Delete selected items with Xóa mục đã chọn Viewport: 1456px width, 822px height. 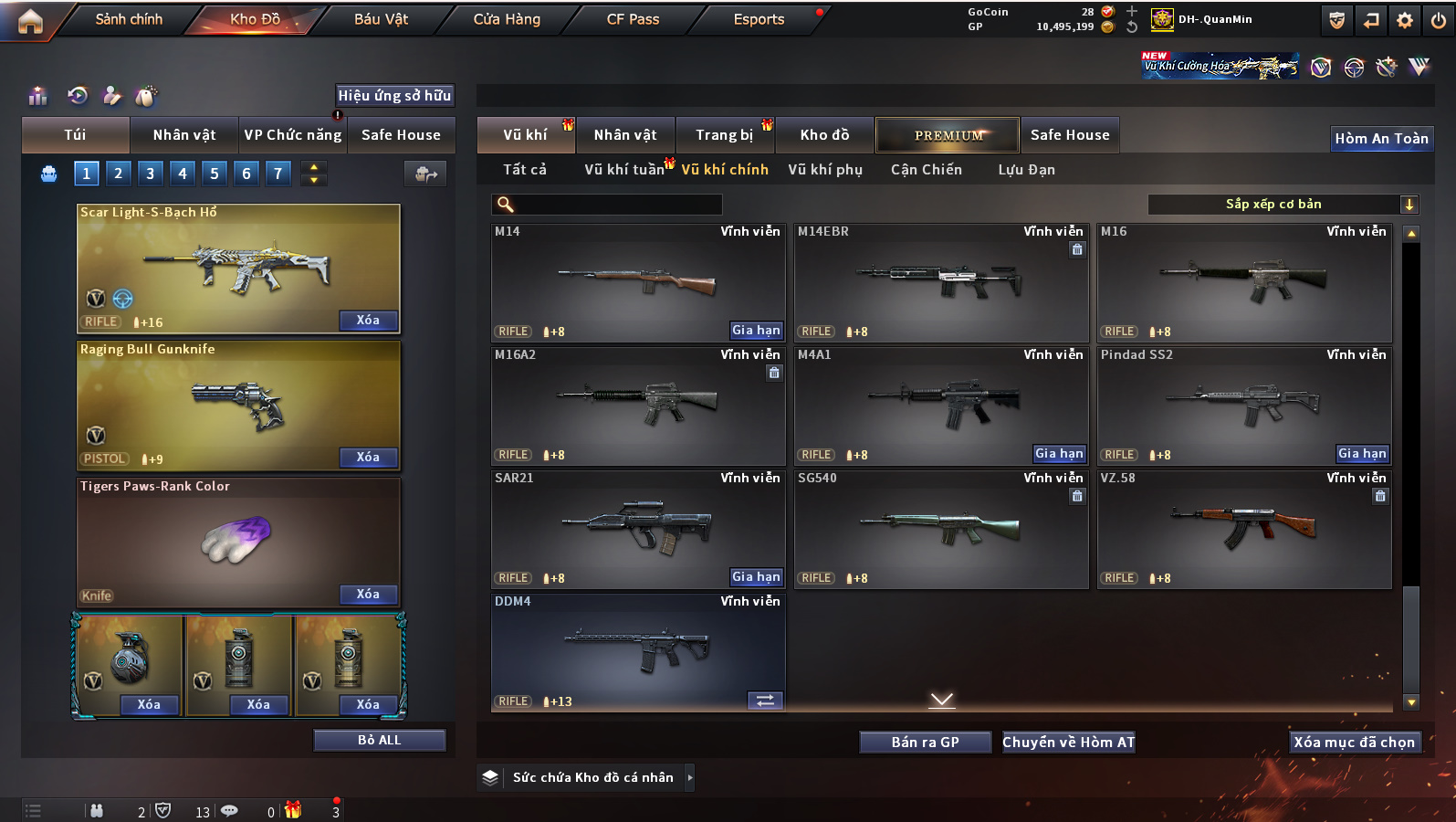point(1354,743)
